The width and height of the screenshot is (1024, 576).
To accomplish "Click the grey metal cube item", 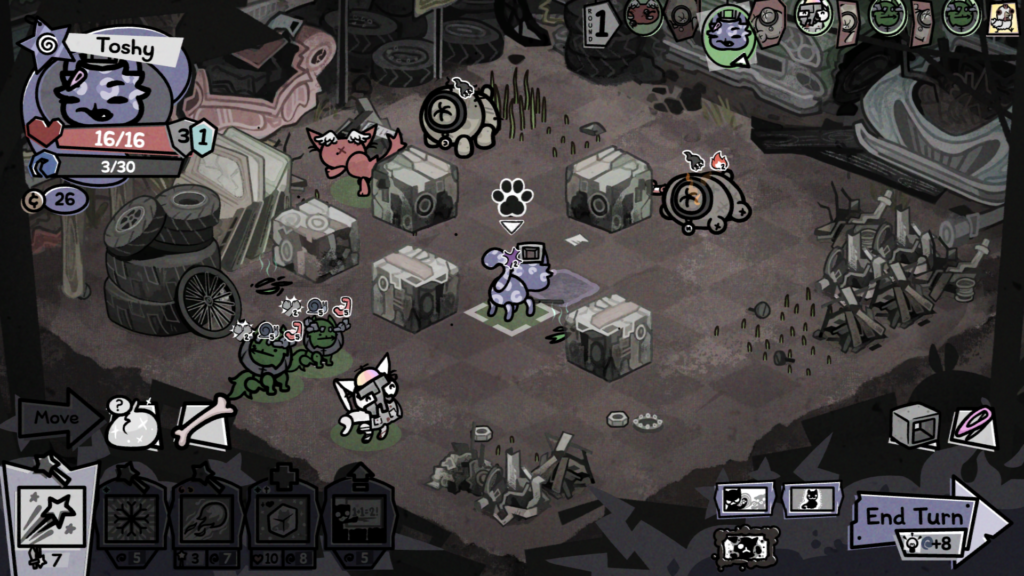I will click(x=914, y=425).
